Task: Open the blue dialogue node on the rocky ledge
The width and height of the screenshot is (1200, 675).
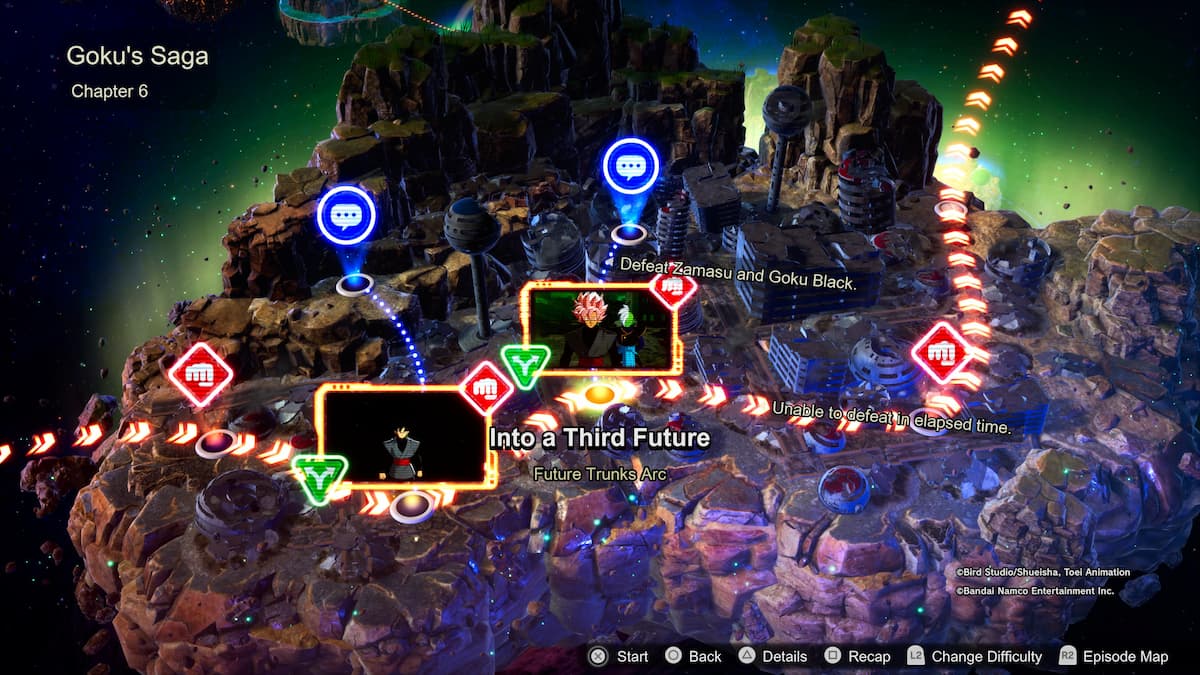Action: click(x=346, y=215)
